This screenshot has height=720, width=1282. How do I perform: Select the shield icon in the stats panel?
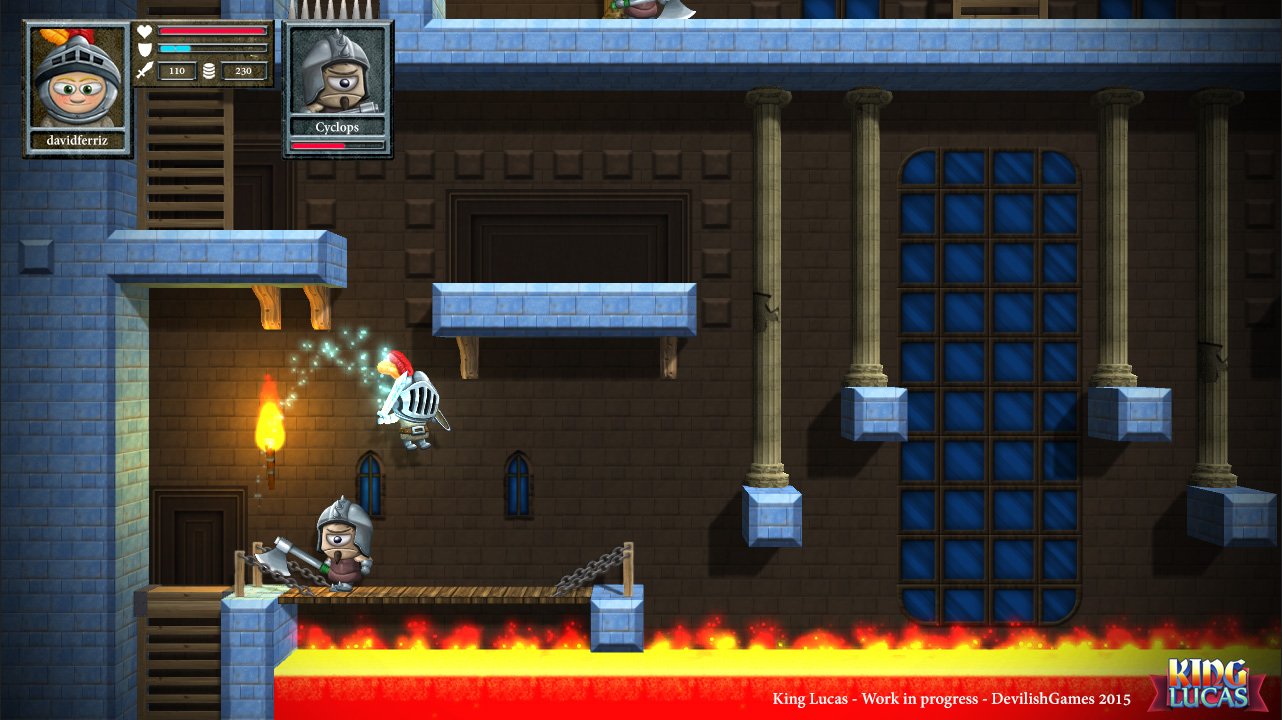tap(144, 49)
